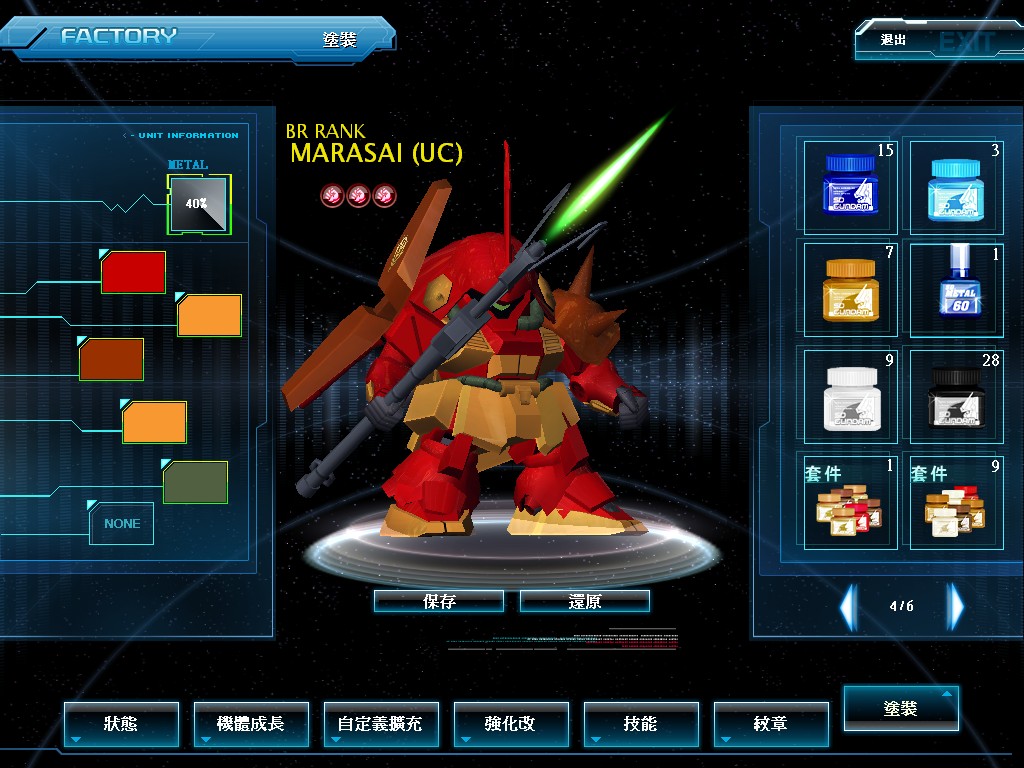Click the 還原 restore button
The image size is (1024, 768).
click(x=585, y=601)
